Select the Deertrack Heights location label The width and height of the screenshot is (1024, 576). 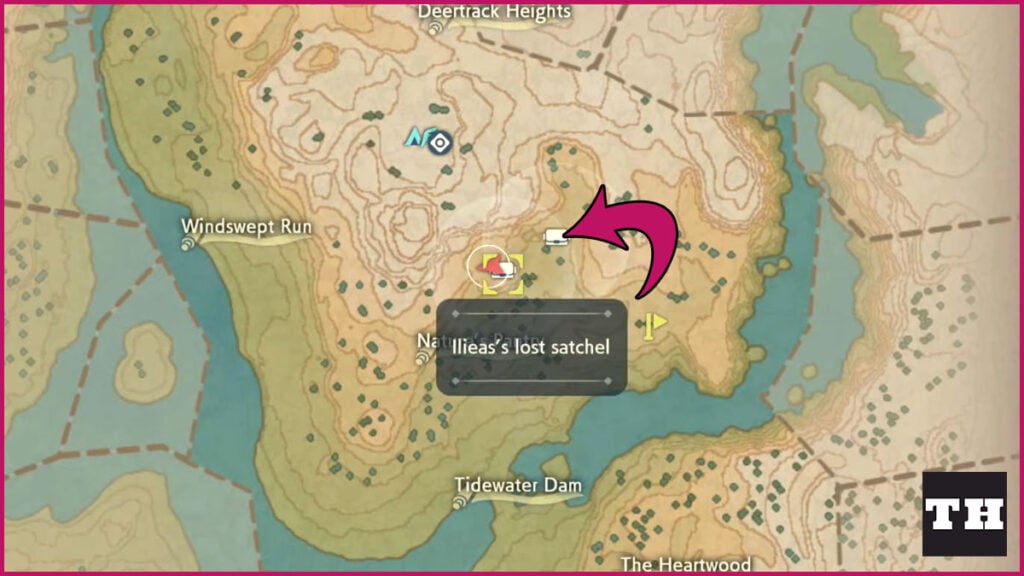tap(494, 12)
